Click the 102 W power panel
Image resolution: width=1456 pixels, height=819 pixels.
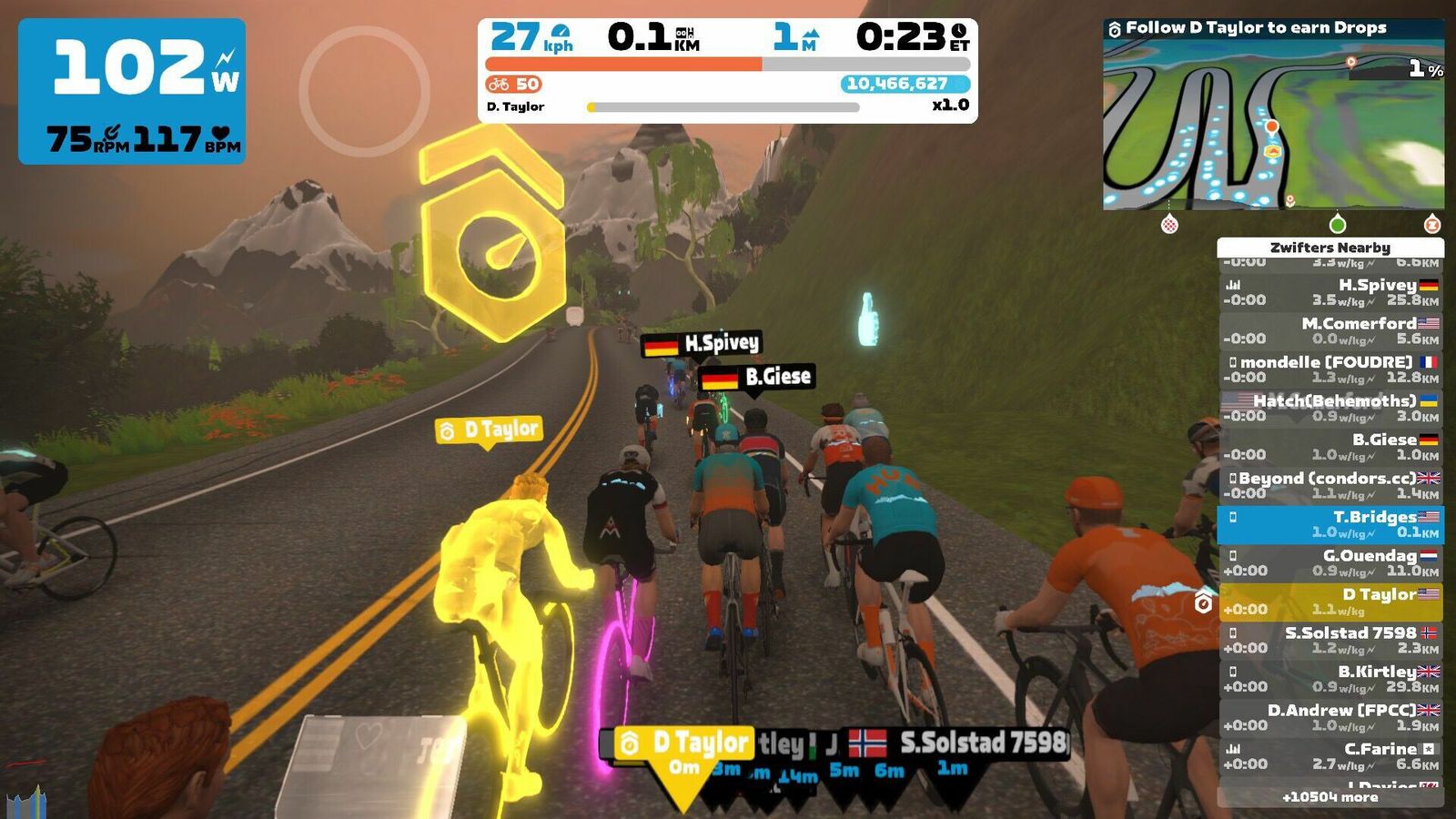pyautogui.click(x=132, y=91)
